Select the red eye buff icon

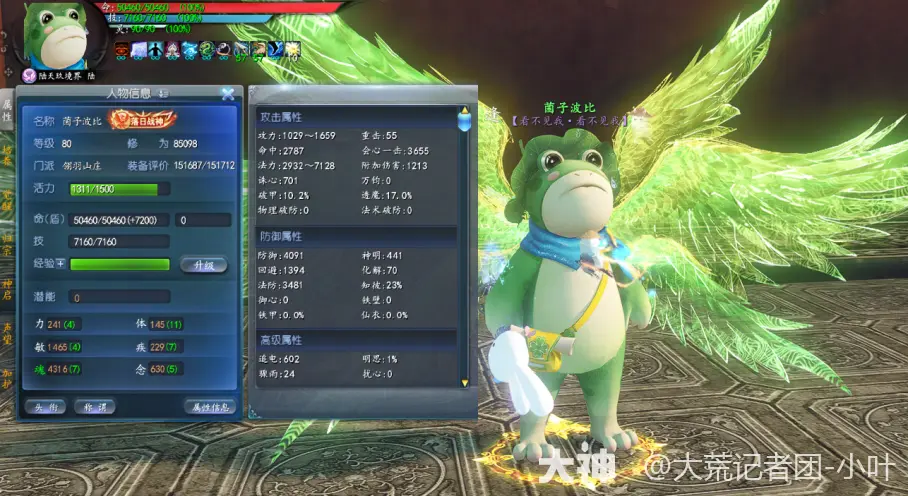click(122, 48)
